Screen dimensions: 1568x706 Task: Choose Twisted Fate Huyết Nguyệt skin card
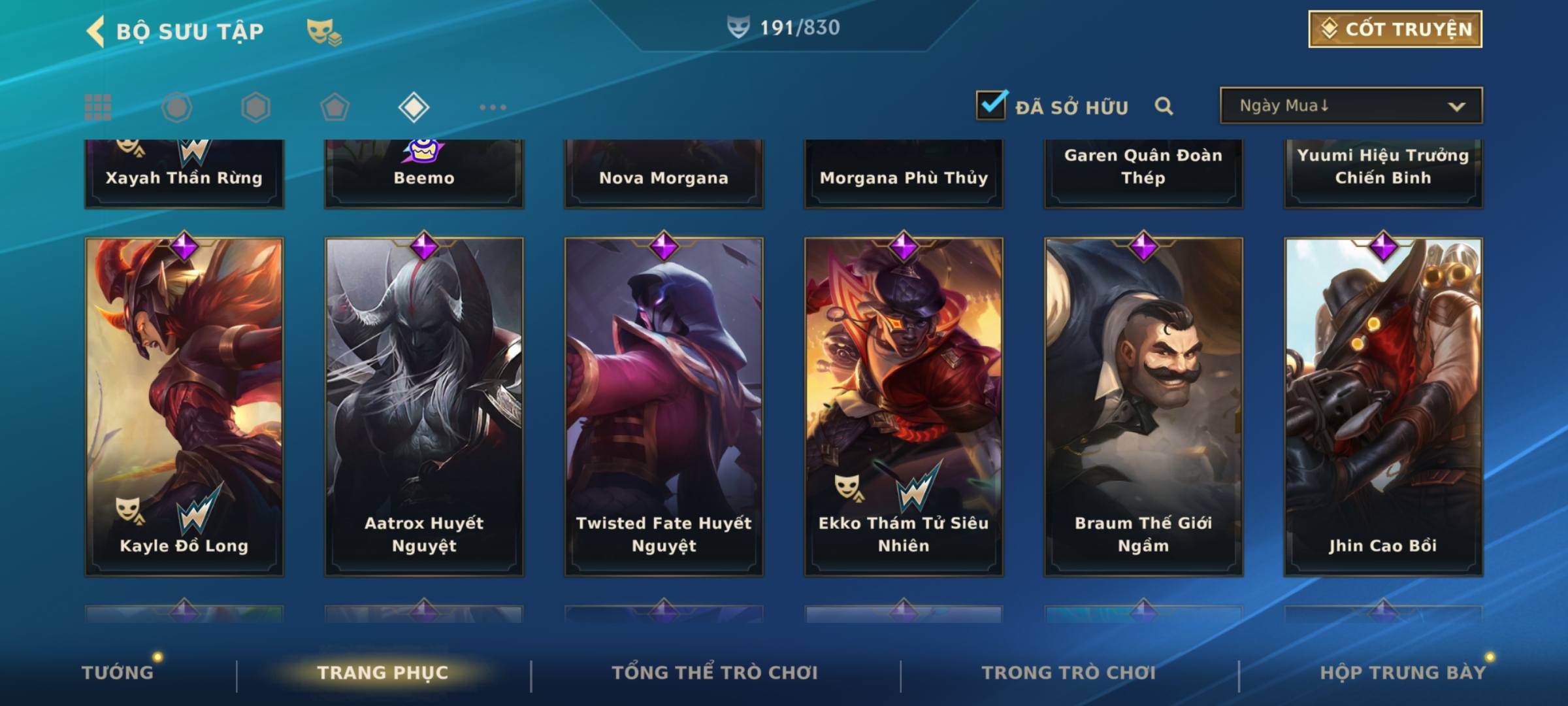664,405
